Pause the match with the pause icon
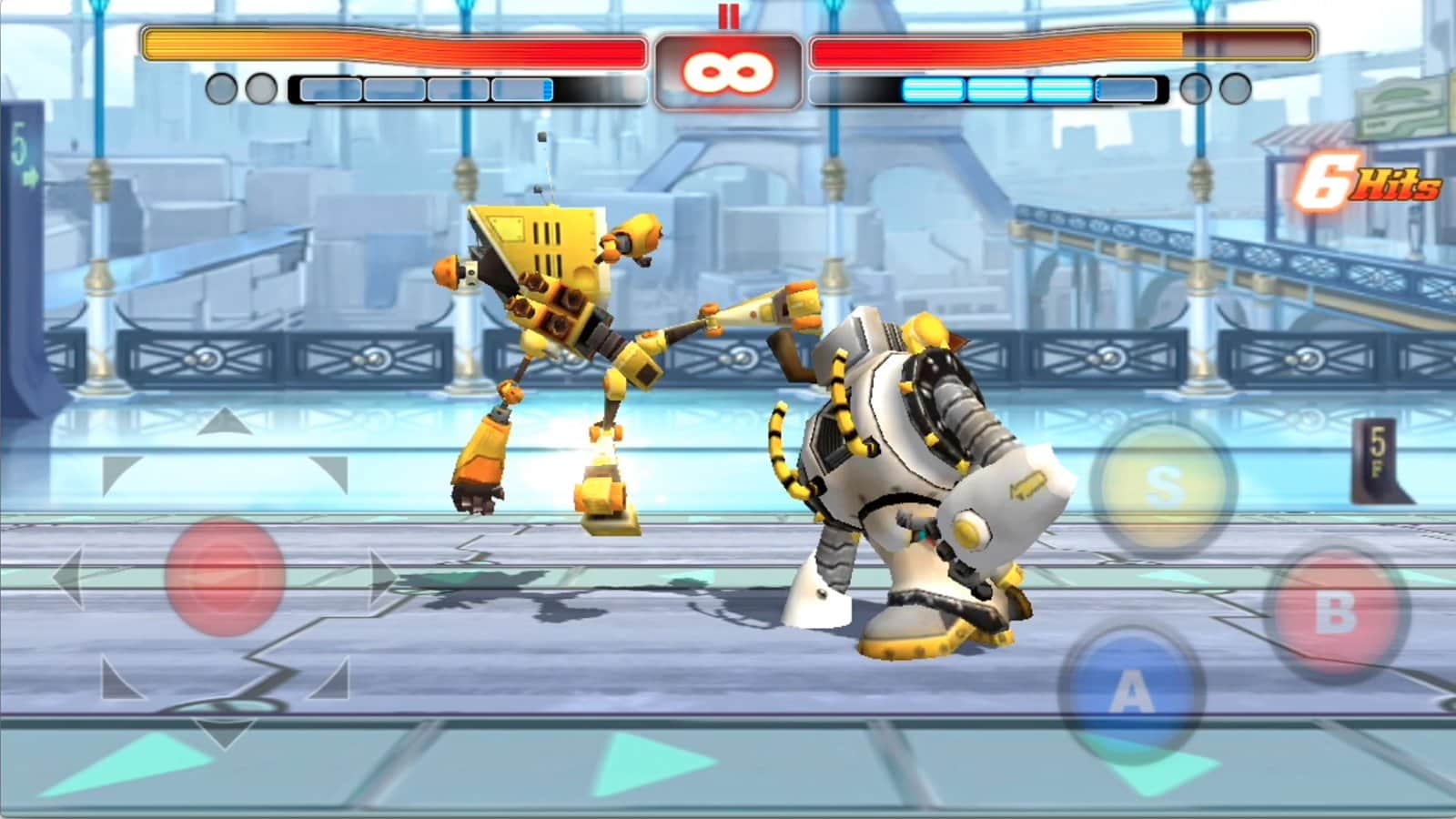The height and width of the screenshot is (819, 1456). (728, 15)
